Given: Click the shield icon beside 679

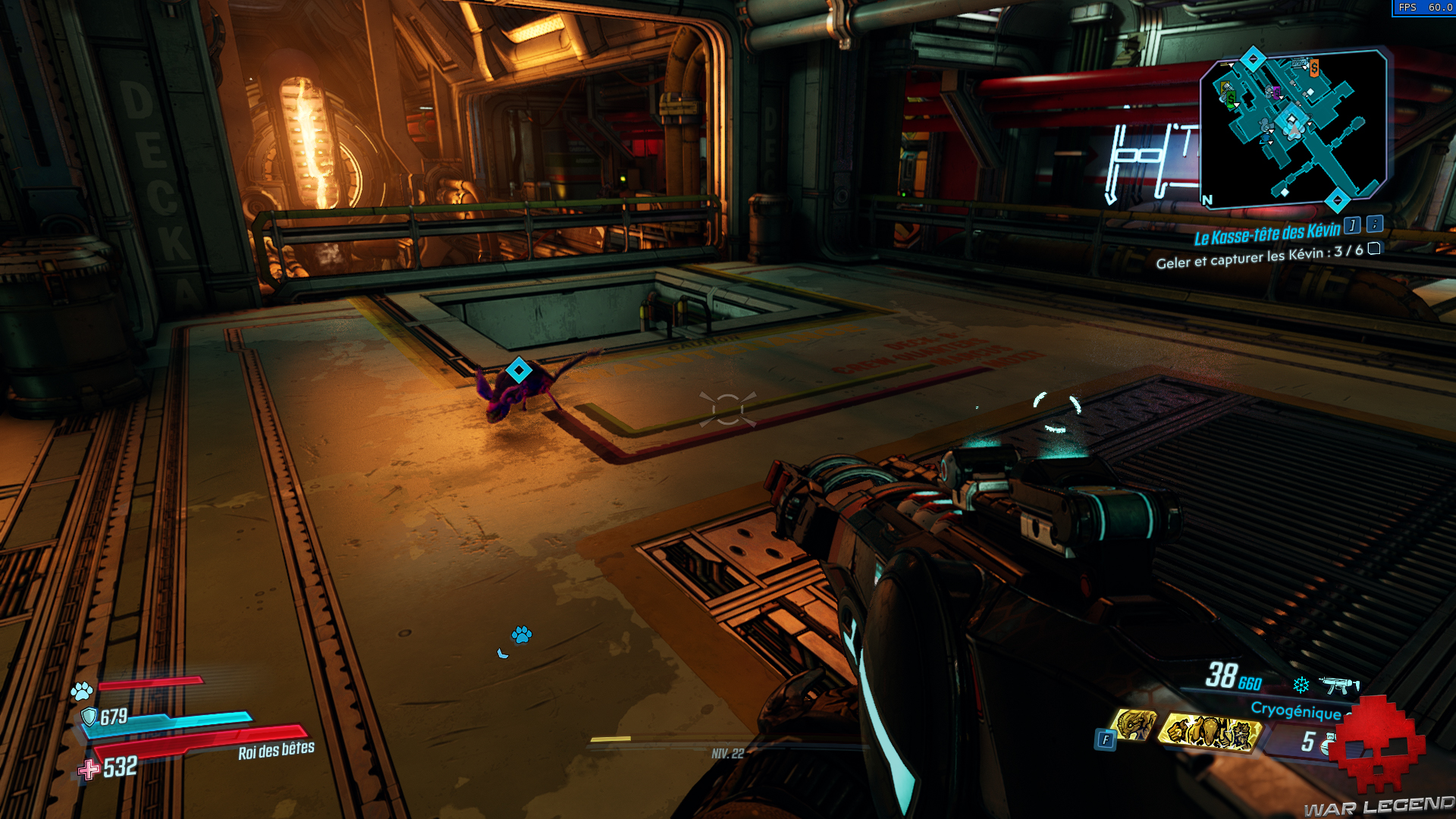Looking at the screenshot, I should pyautogui.click(x=89, y=714).
